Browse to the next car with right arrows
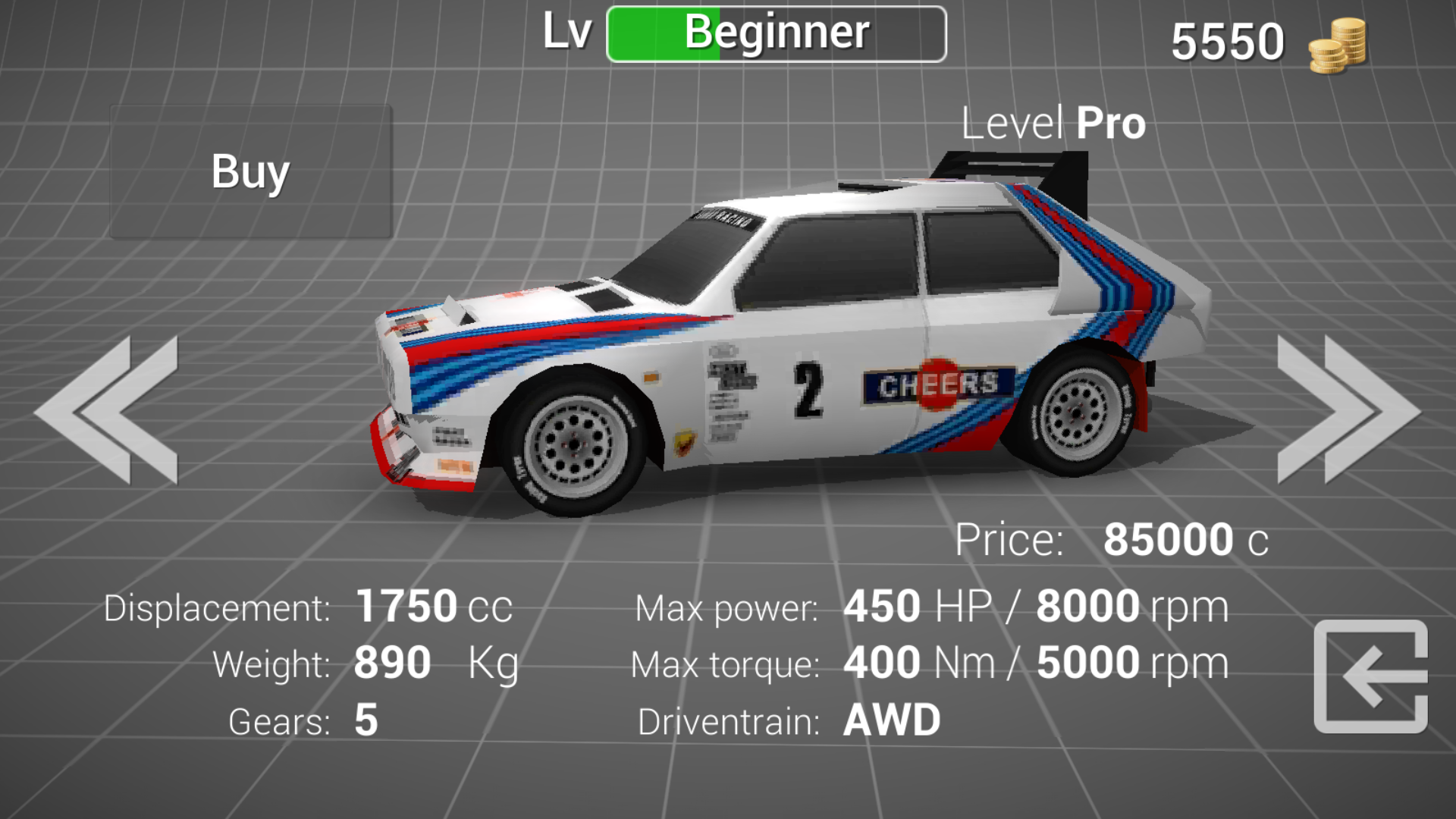Image resolution: width=1456 pixels, height=819 pixels. (1348, 409)
